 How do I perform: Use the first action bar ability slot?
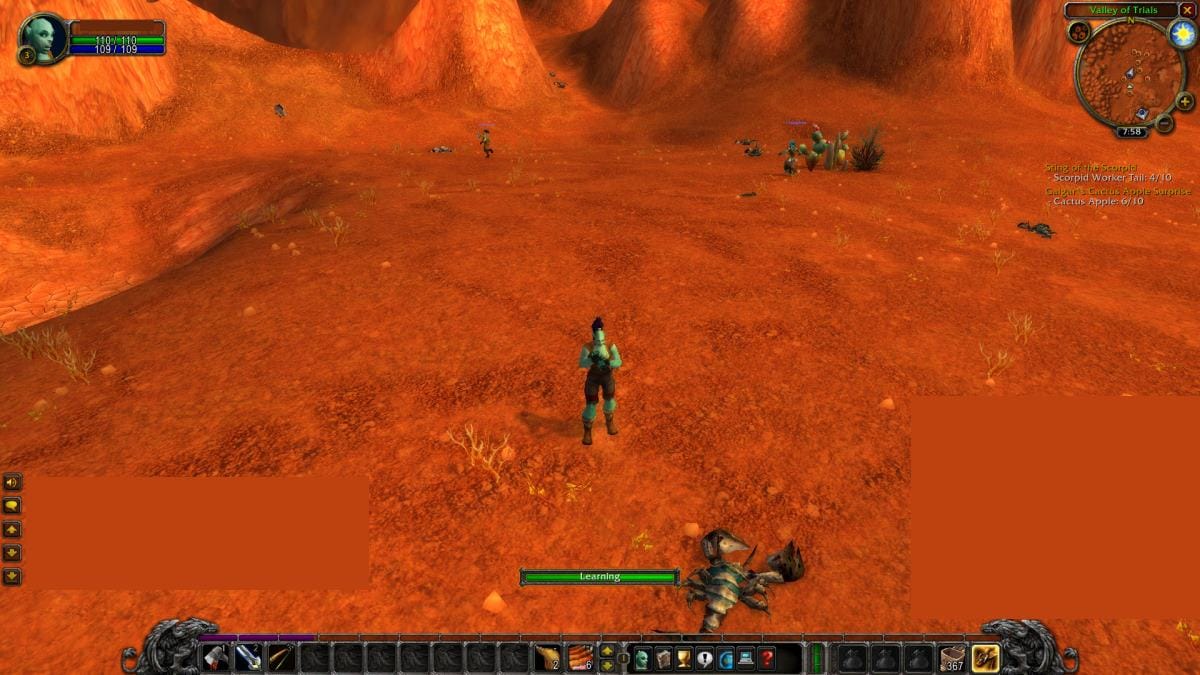click(216, 657)
